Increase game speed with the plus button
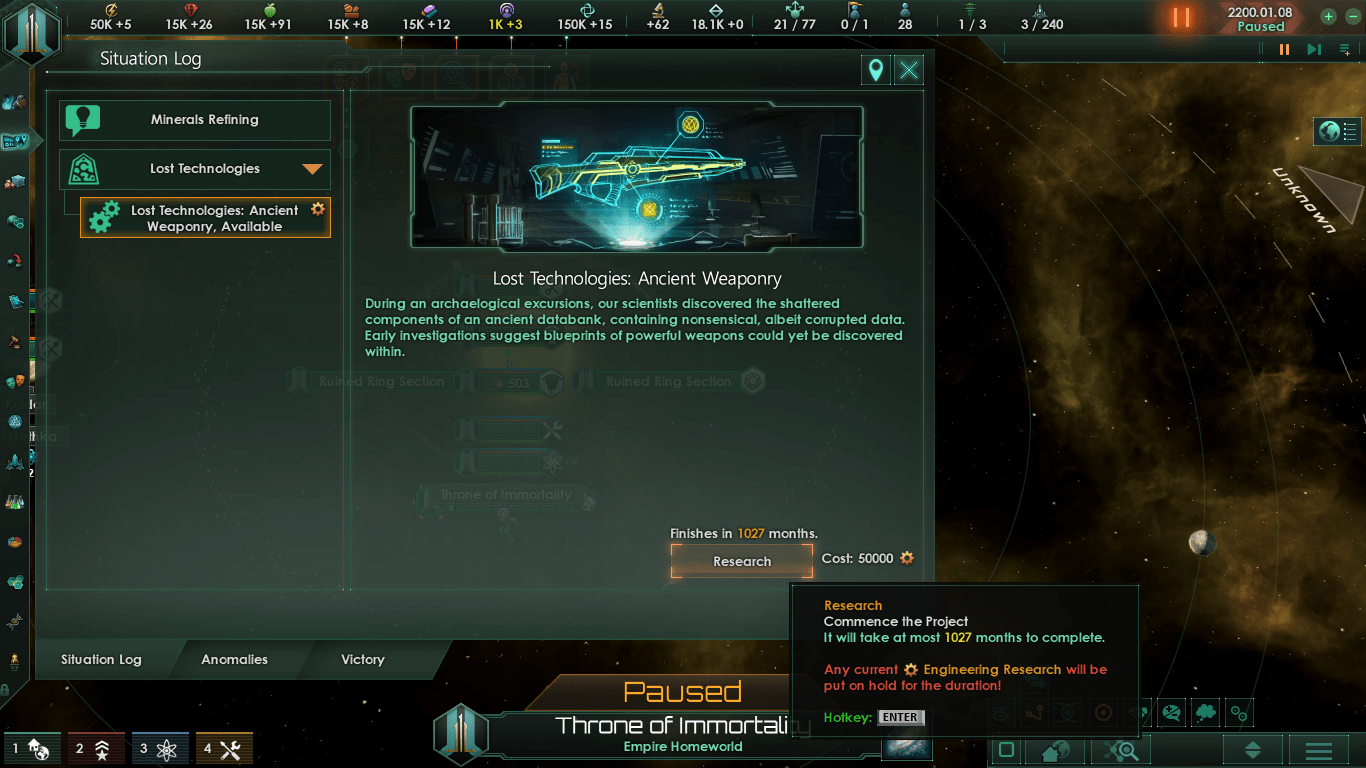The image size is (1366, 768). click(1328, 16)
